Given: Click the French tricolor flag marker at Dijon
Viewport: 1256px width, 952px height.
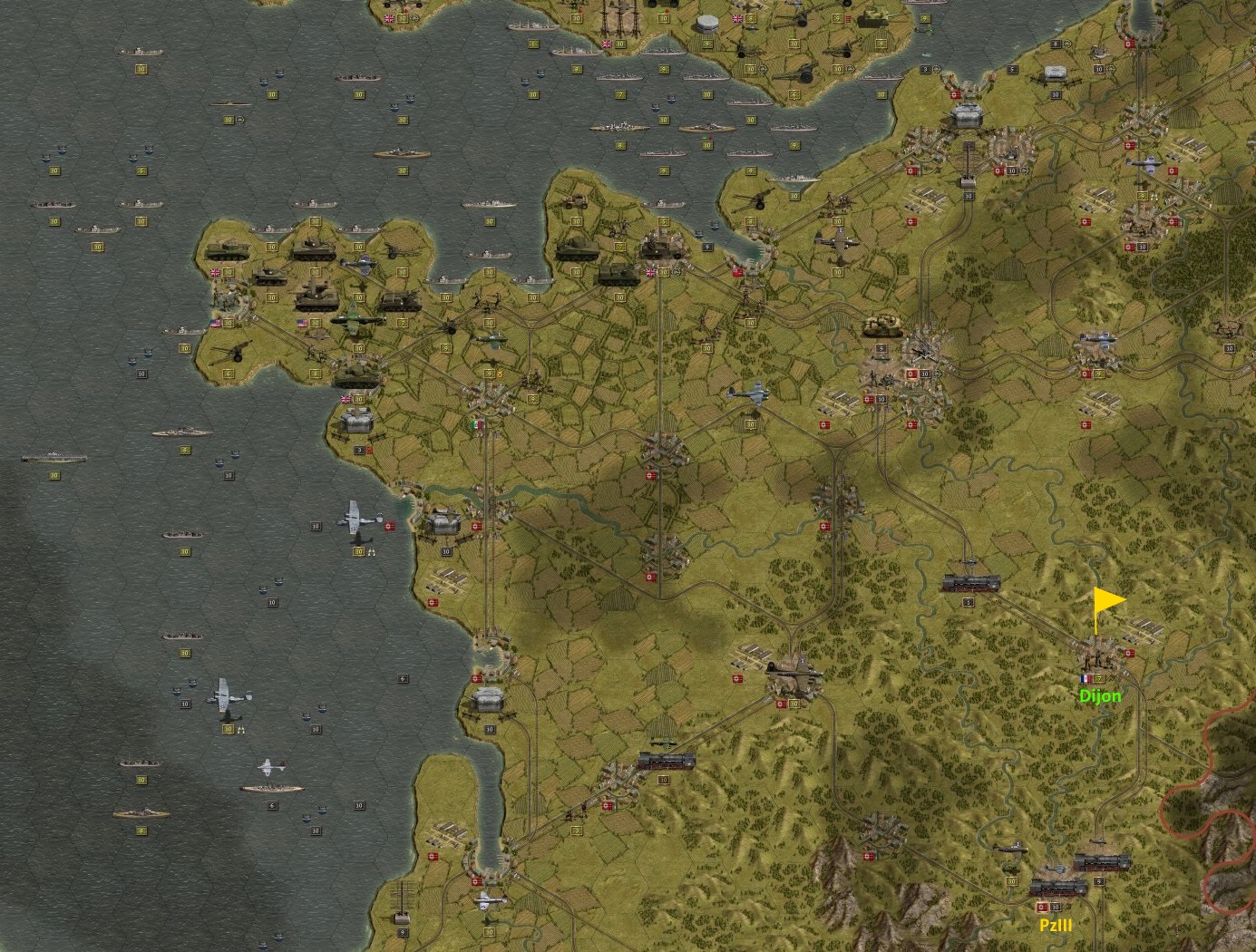Looking at the screenshot, I should tap(1086, 678).
